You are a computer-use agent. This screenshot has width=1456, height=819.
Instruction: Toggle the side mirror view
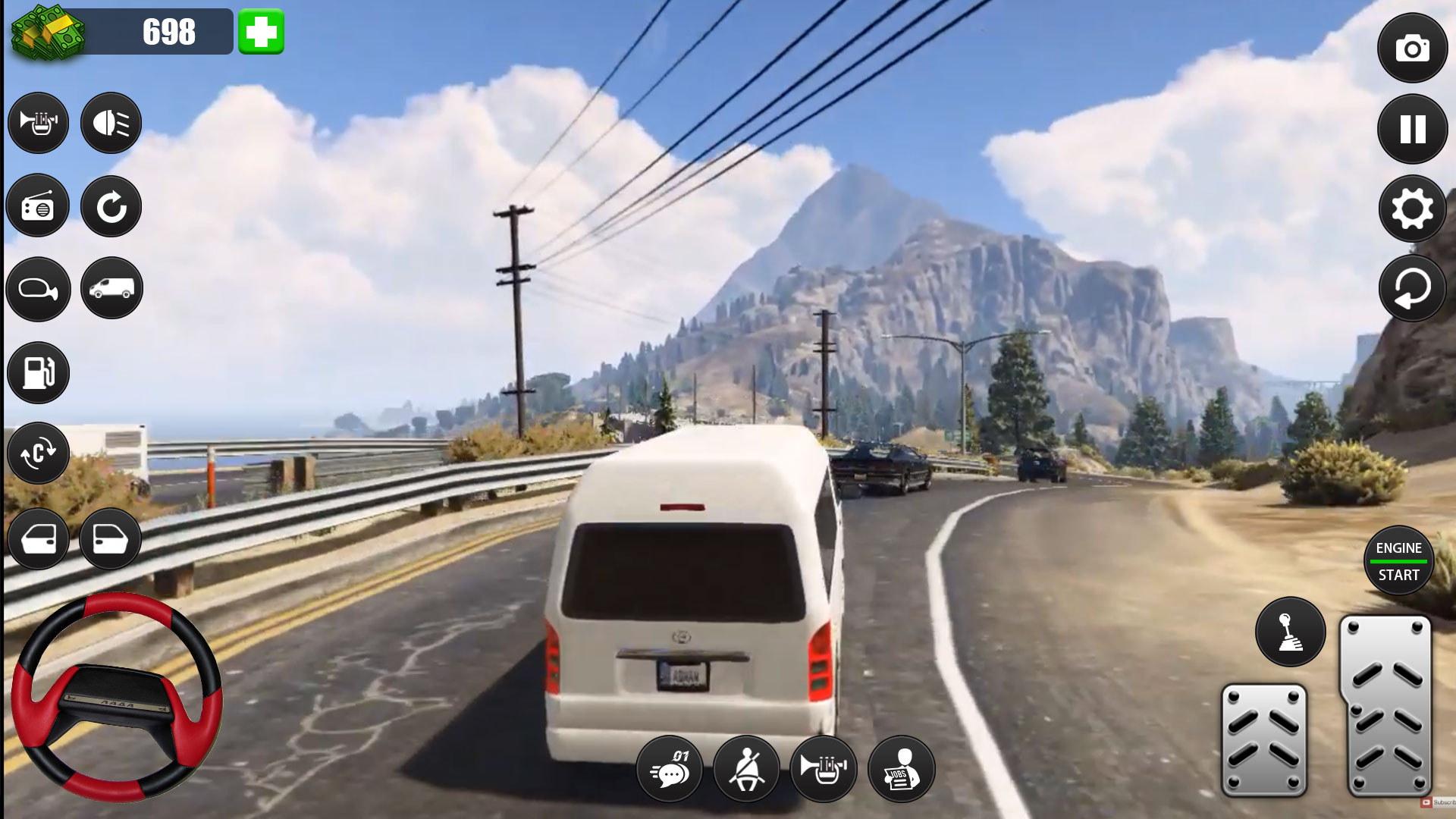[x=38, y=289]
